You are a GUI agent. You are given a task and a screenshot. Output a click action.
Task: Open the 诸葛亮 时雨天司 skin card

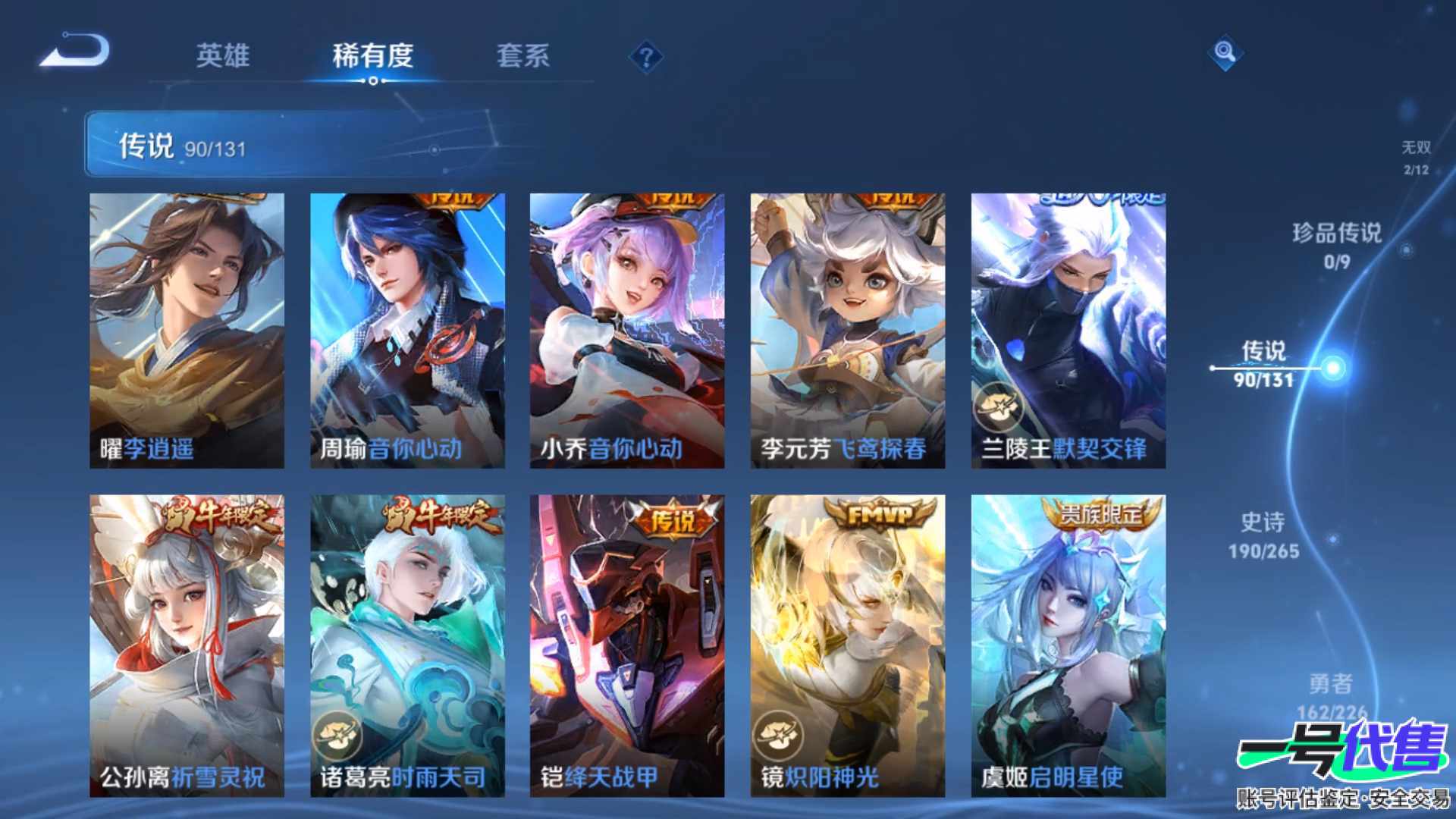pyautogui.click(x=407, y=645)
